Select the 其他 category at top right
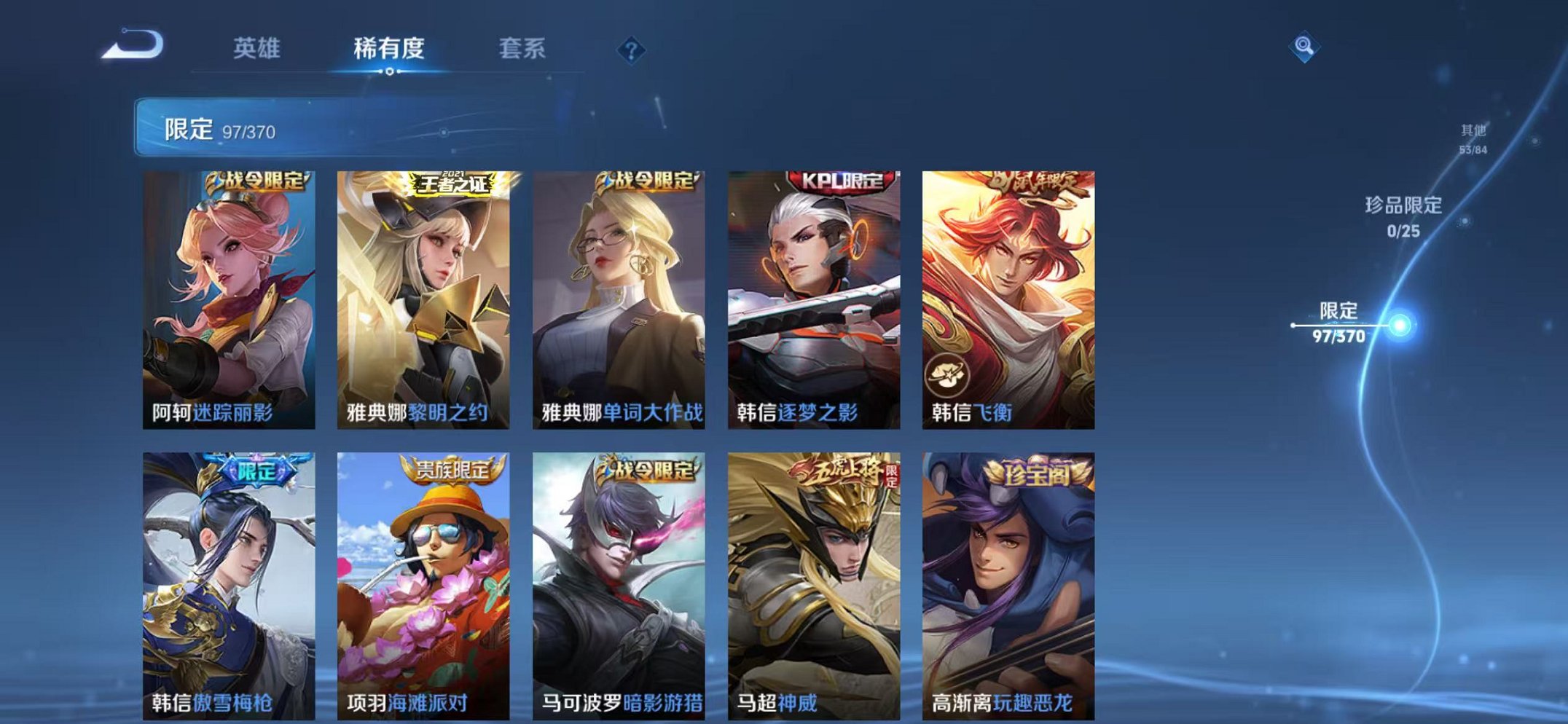Viewport: 1568px width, 724px height. [1471, 133]
